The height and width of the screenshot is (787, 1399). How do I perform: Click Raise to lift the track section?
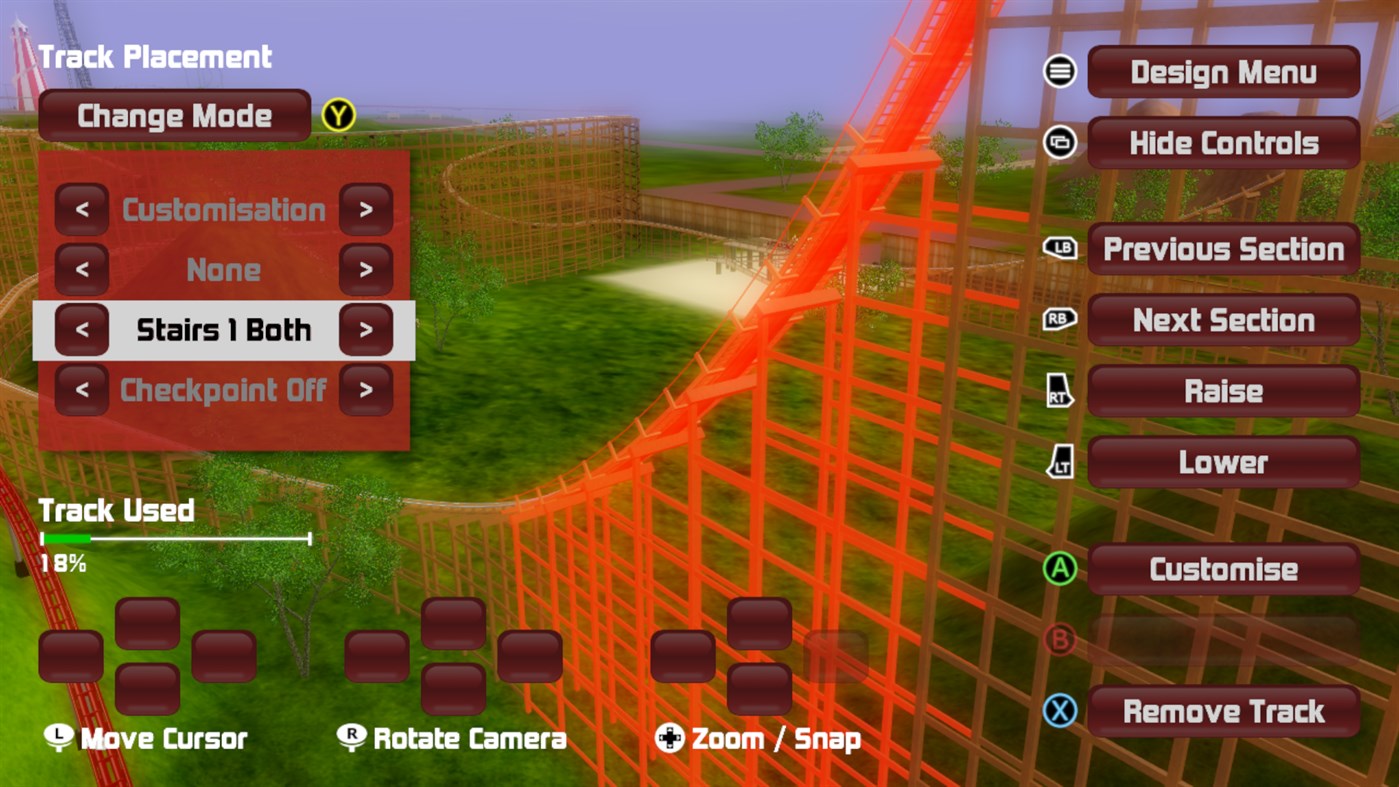tap(1222, 391)
